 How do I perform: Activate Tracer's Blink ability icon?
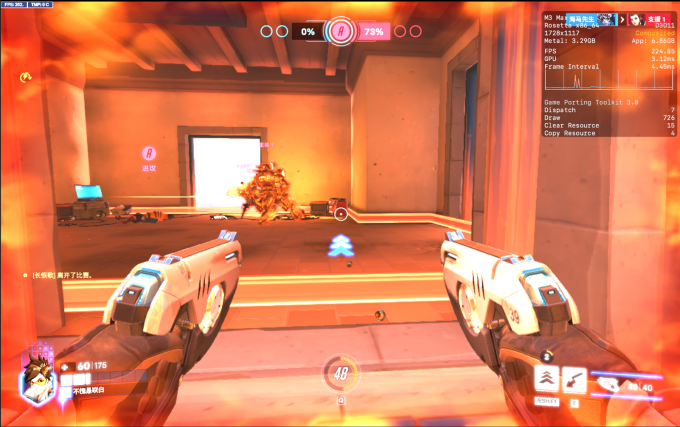546,378
